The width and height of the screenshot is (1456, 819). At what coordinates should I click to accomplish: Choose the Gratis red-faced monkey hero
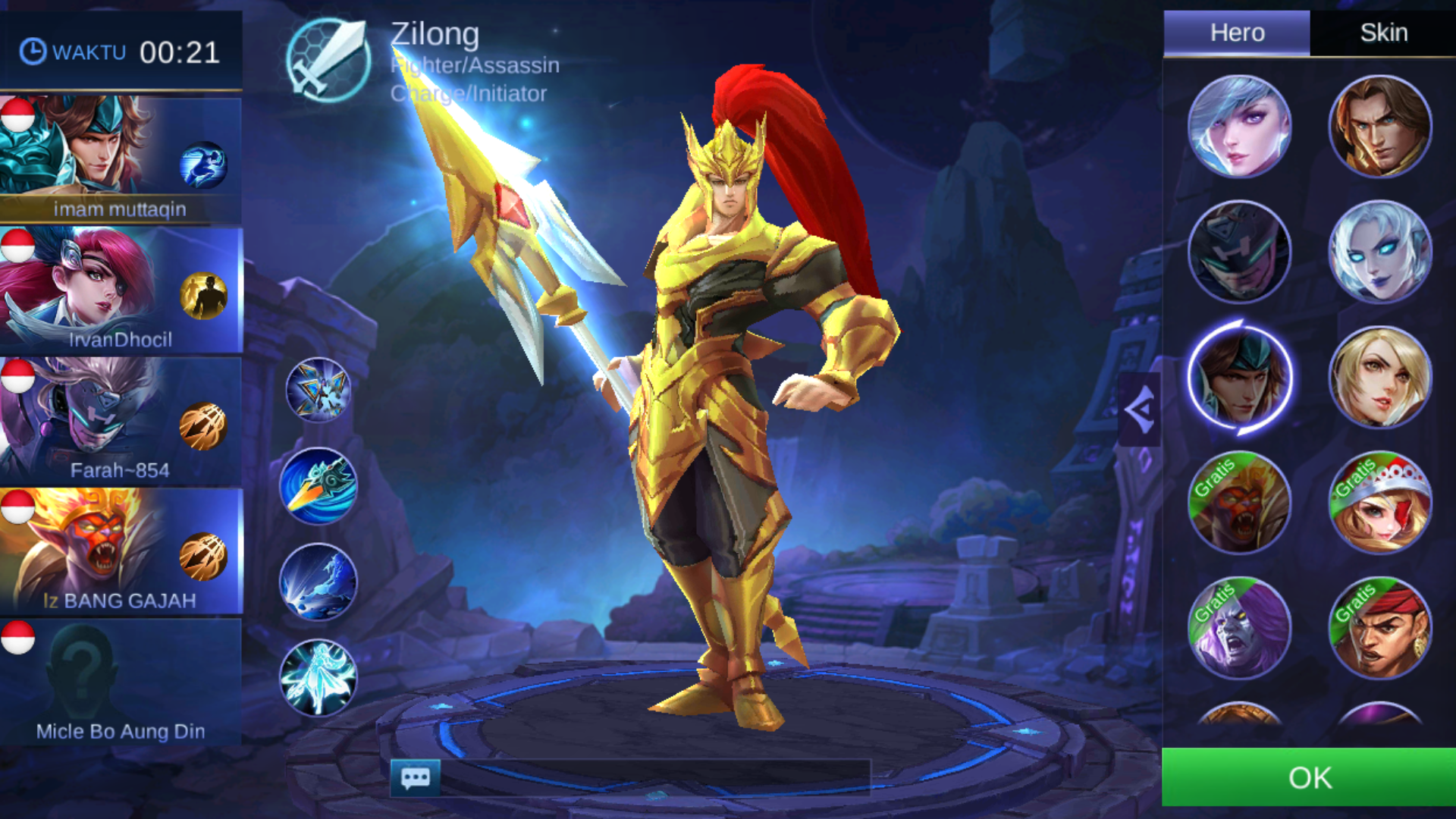tap(1239, 503)
